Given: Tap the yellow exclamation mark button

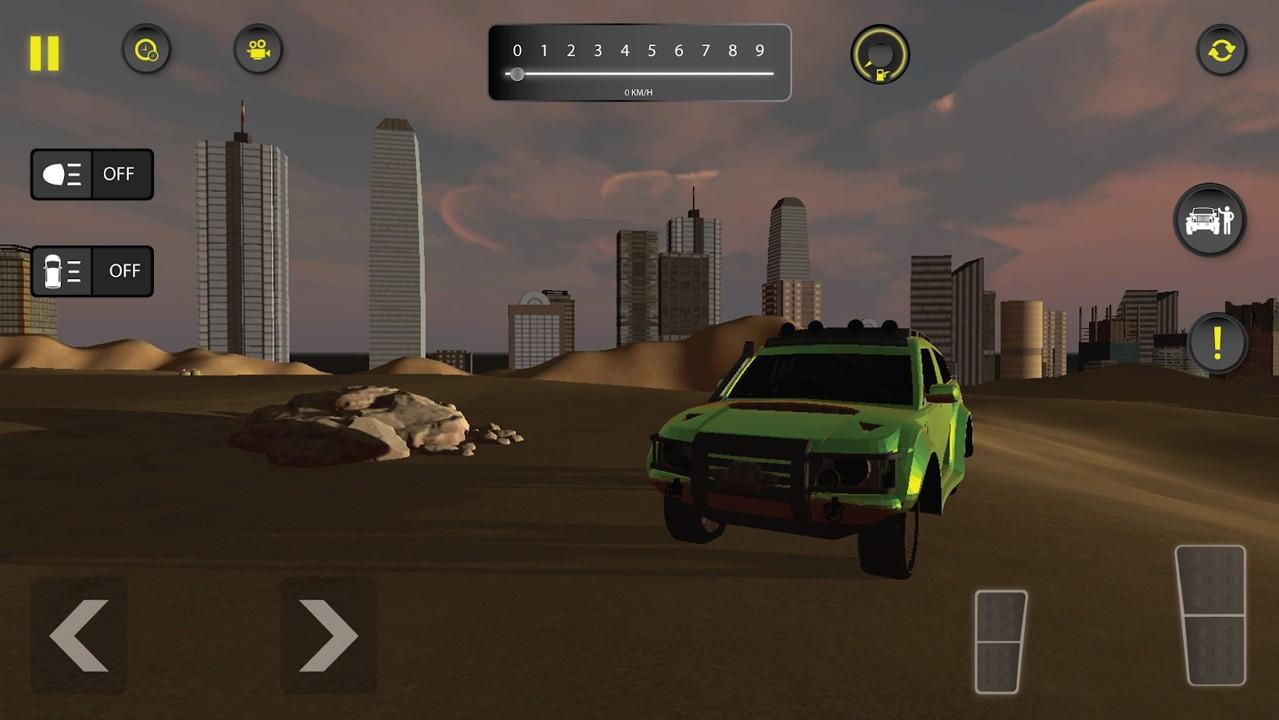Looking at the screenshot, I should 1217,343.
